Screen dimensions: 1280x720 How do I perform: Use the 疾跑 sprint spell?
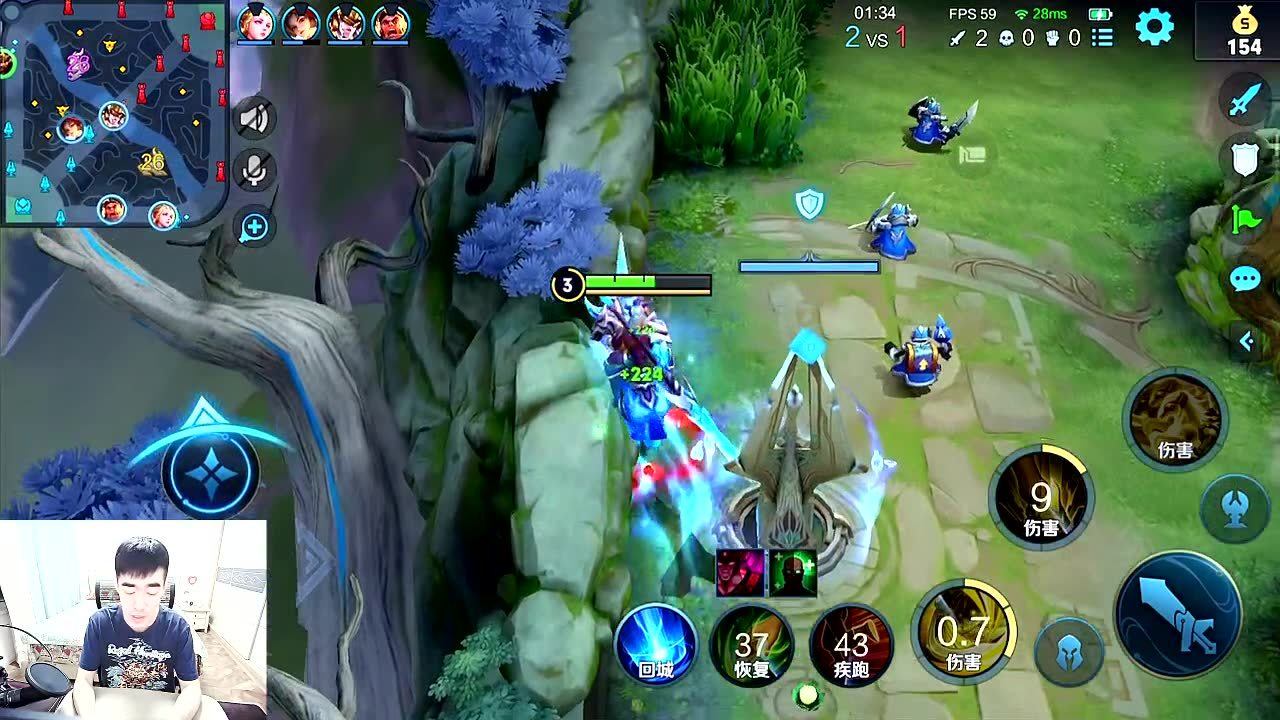tap(850, 645)
